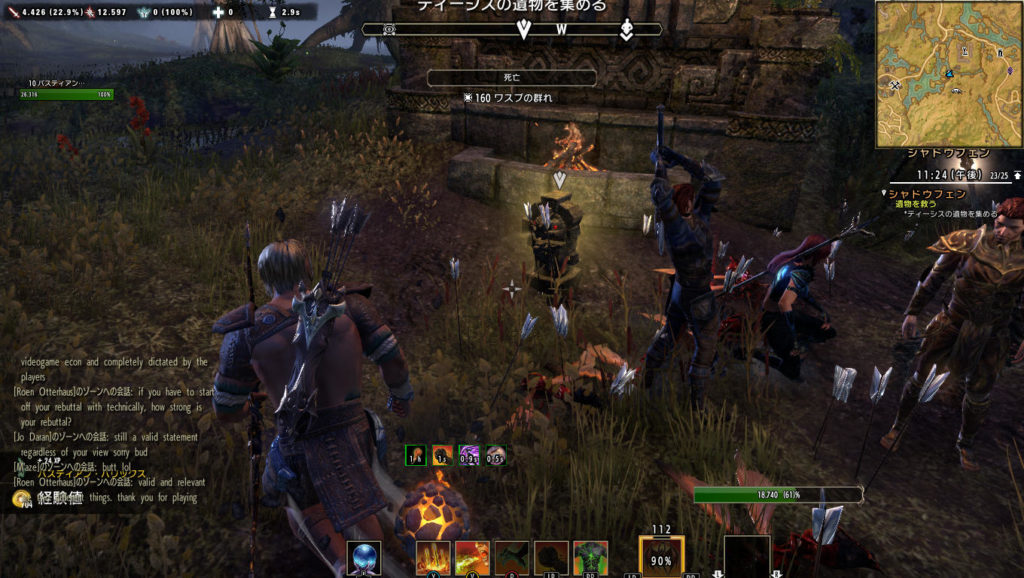1024x578 pixels.
Task: Use the flame breath ability
Action: [x=472, y=558]
